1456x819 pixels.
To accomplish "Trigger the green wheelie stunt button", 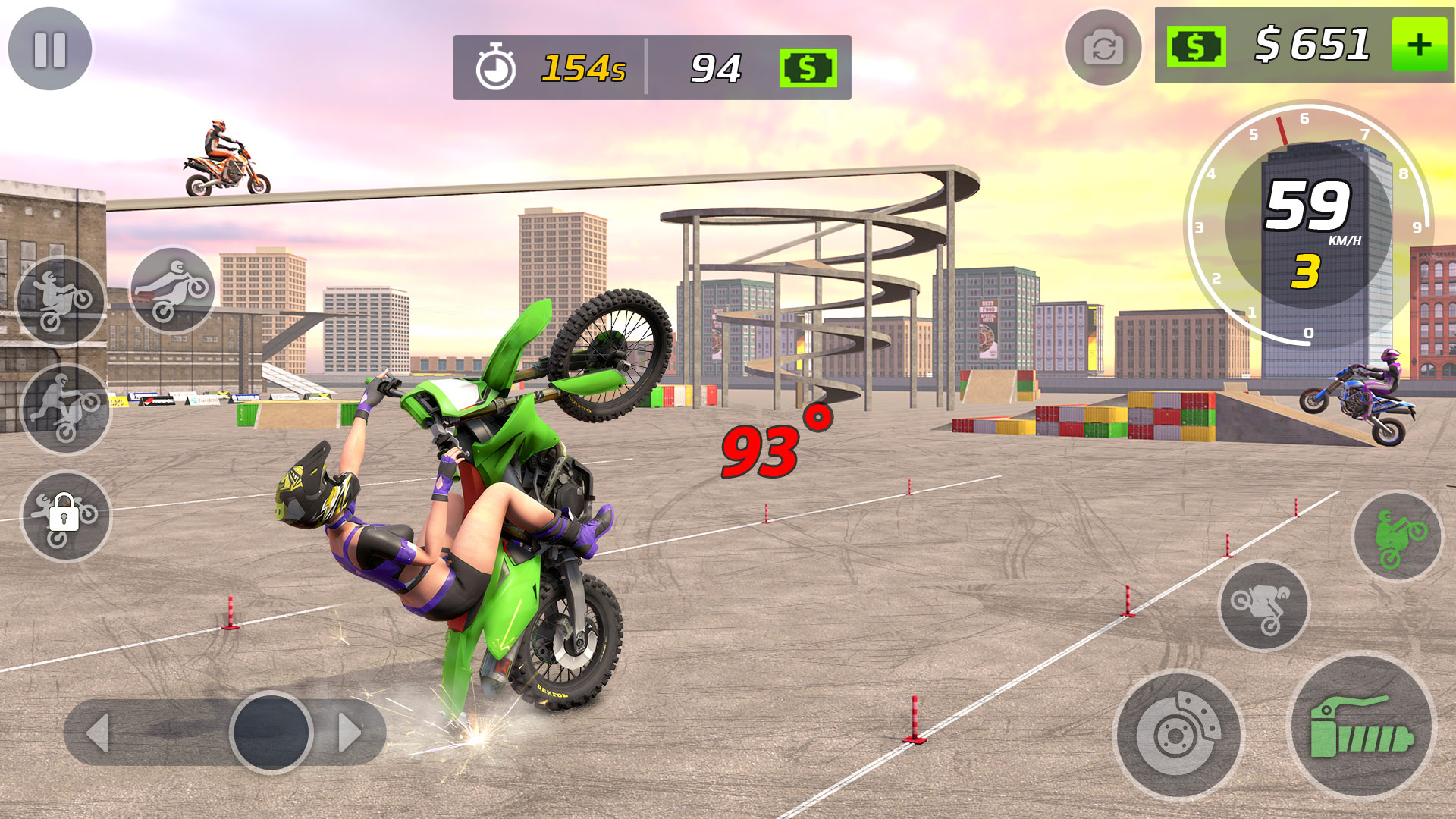I will tap(1398, 537).
